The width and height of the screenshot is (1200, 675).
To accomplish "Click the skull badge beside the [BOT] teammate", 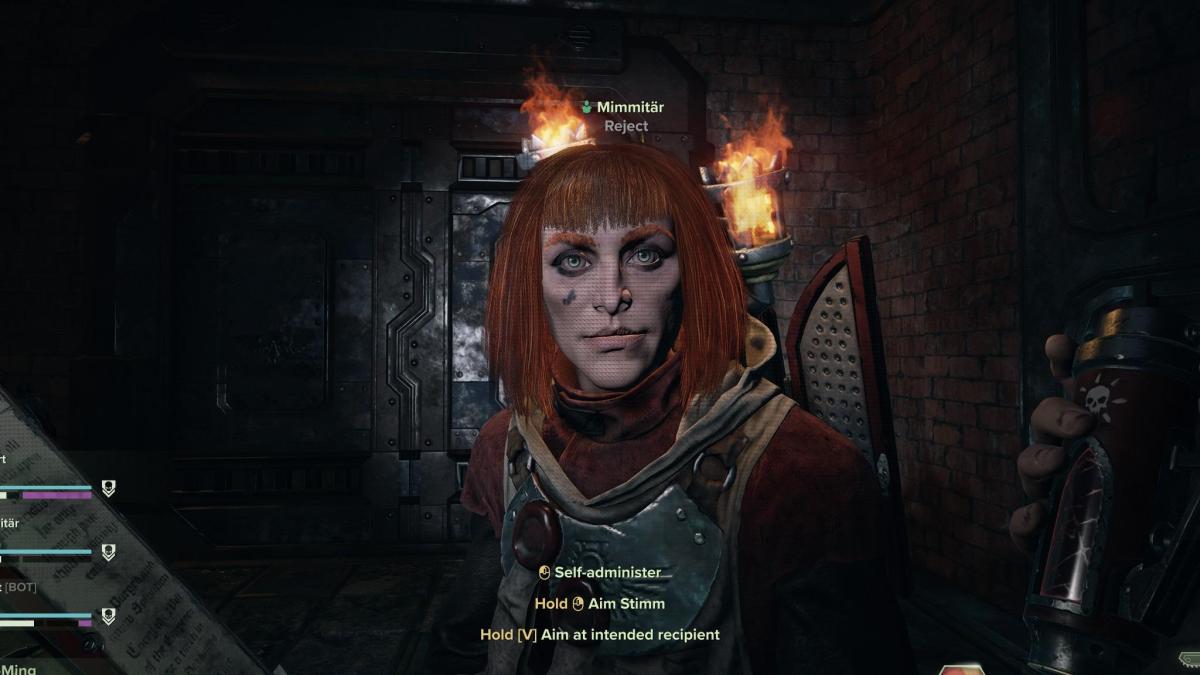I will (x=108, y=616).
